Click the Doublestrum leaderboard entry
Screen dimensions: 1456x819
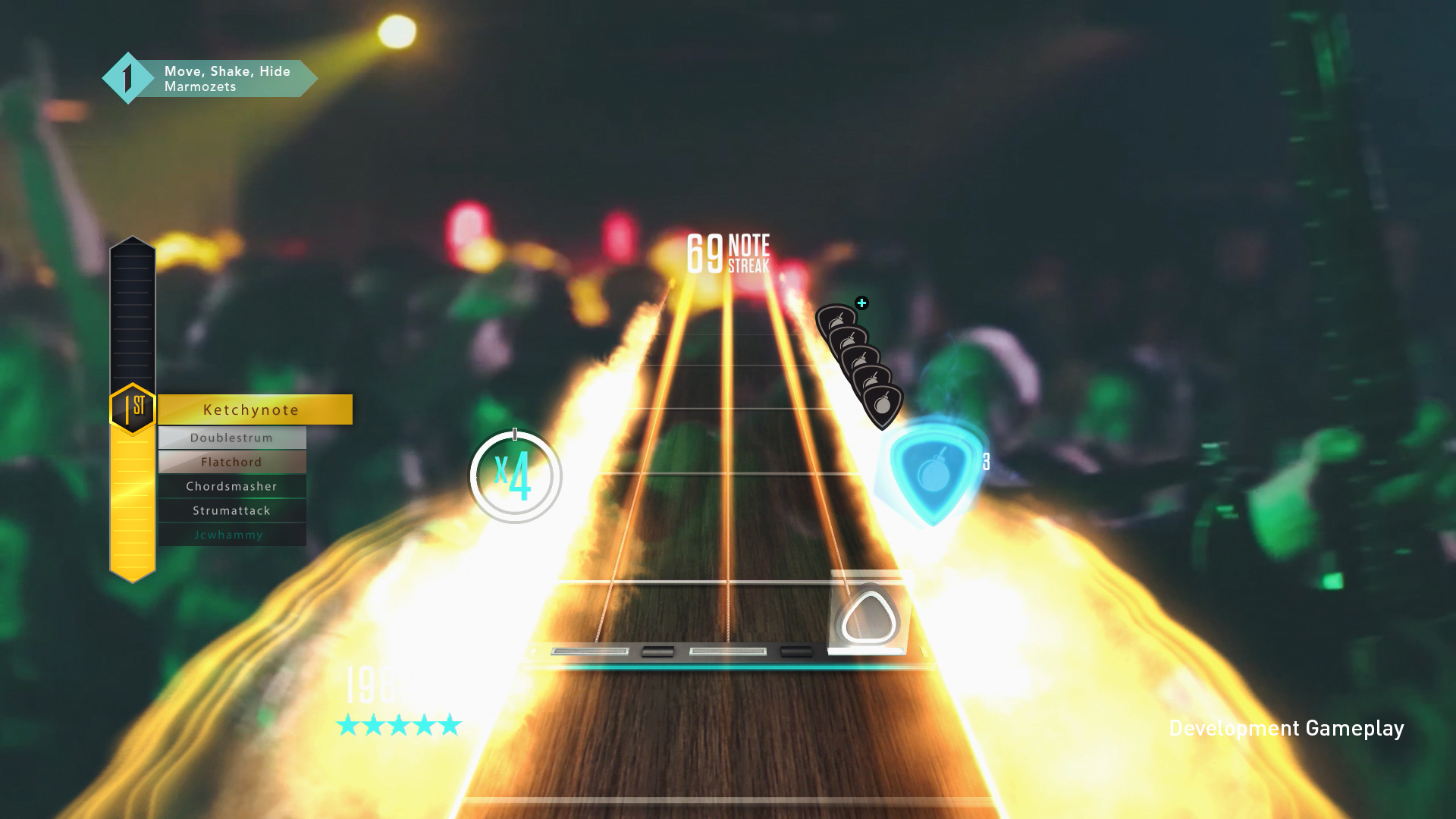coord(232,438)
